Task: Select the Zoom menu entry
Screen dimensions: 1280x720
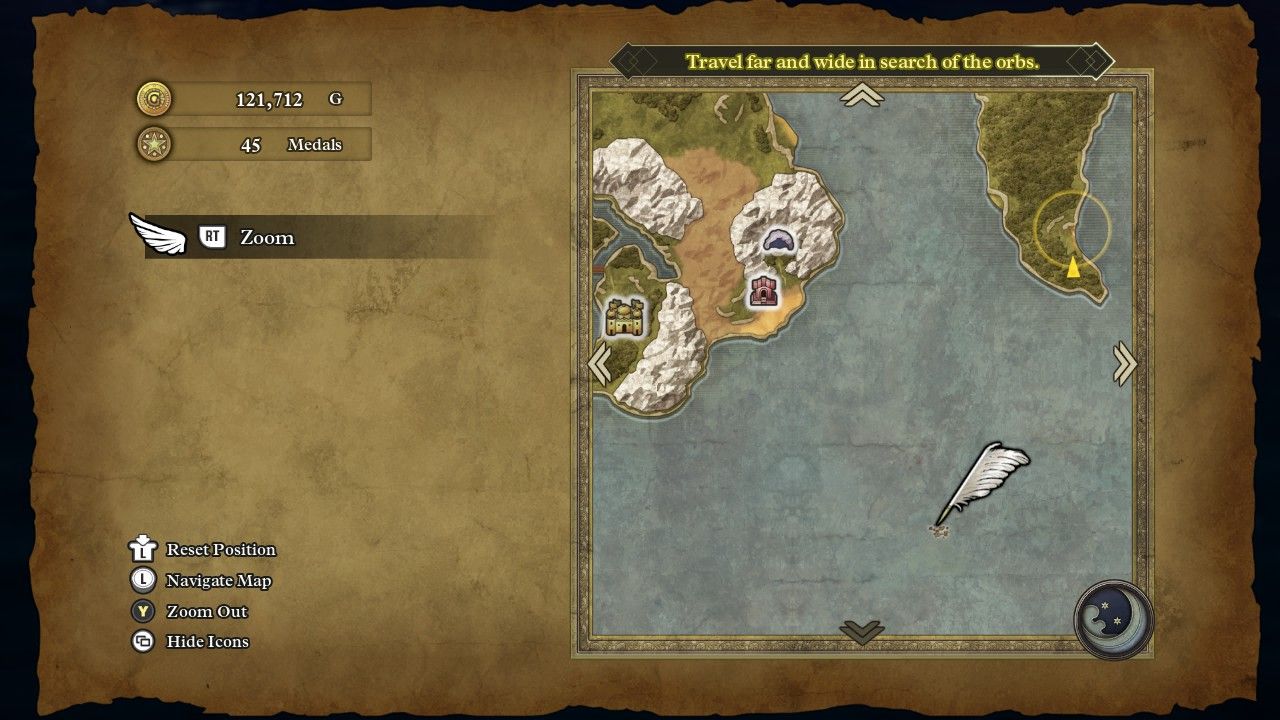Action: (x=266, y=237)
